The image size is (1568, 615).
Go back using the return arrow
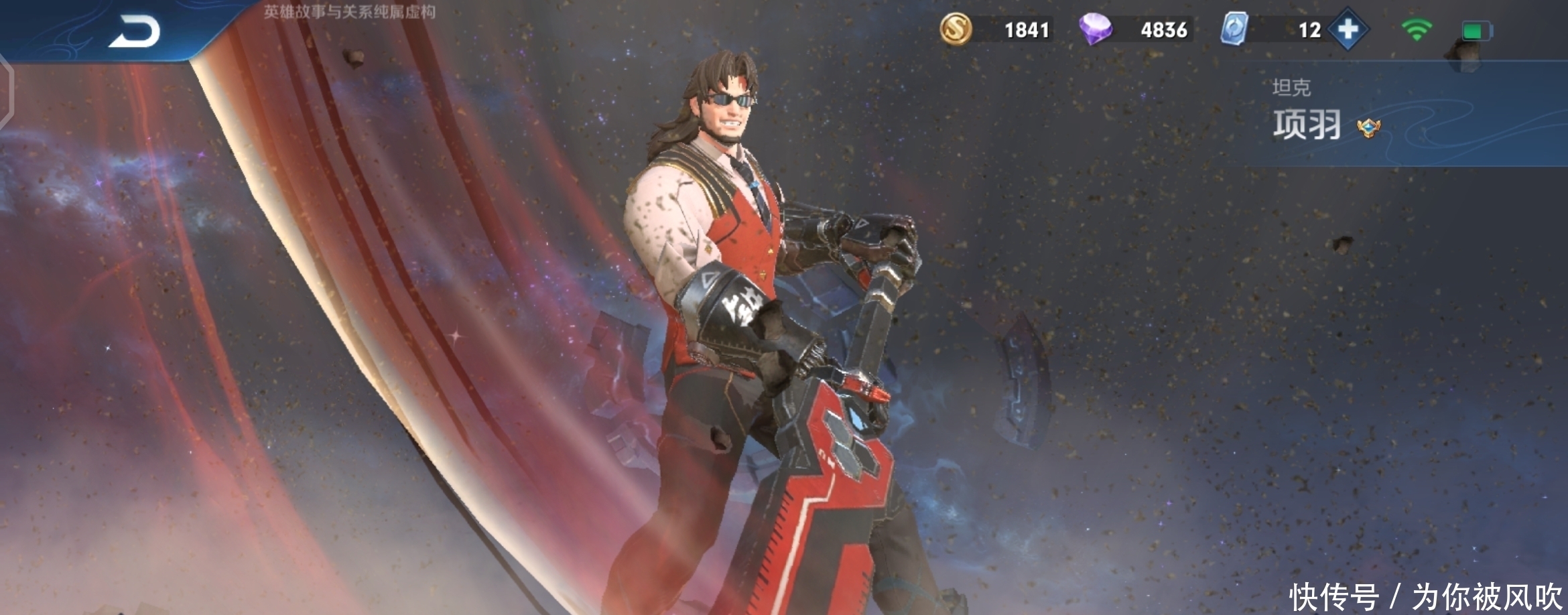click(135, 31)
